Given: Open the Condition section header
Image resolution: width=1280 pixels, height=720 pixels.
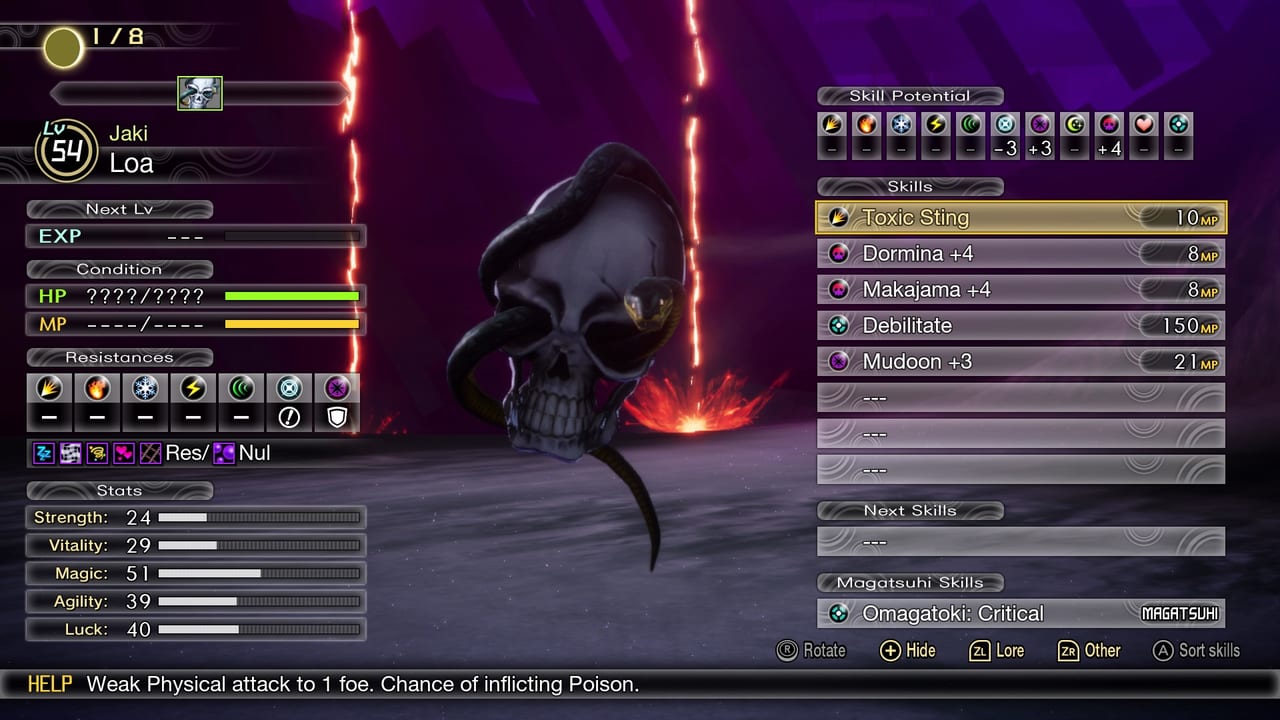Looking at the screenshot, I should (119, 268).
